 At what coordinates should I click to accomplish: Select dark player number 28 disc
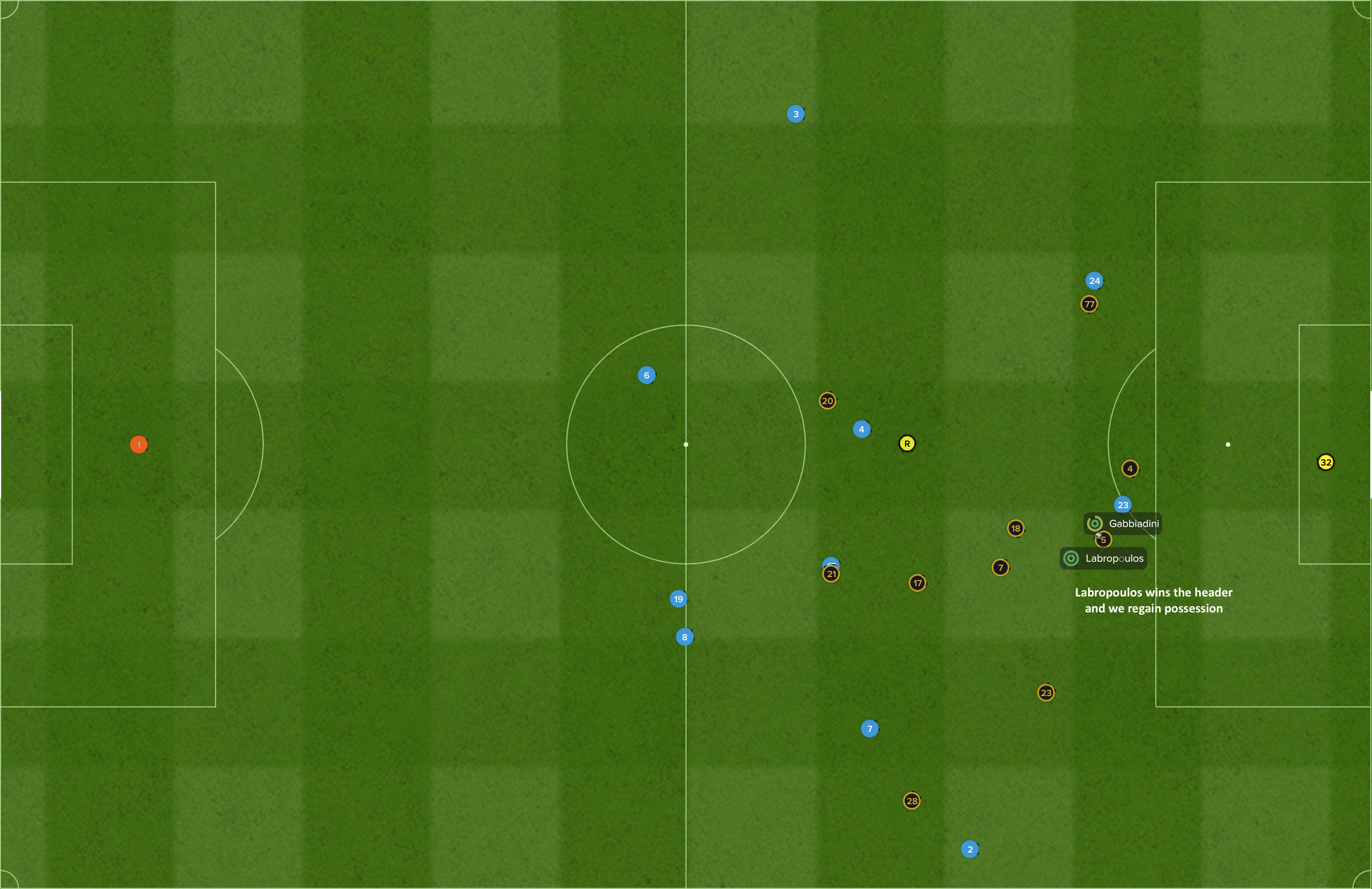911,801
